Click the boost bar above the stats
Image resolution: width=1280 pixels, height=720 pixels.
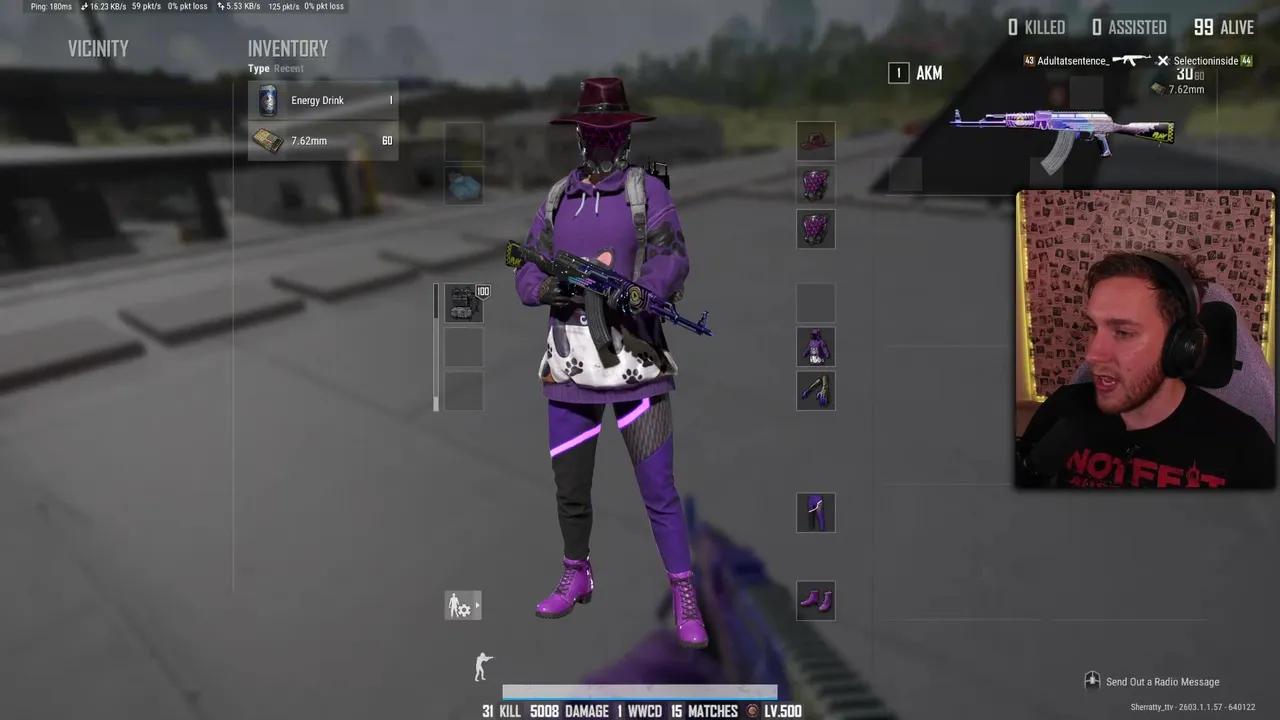click(640, 691)
